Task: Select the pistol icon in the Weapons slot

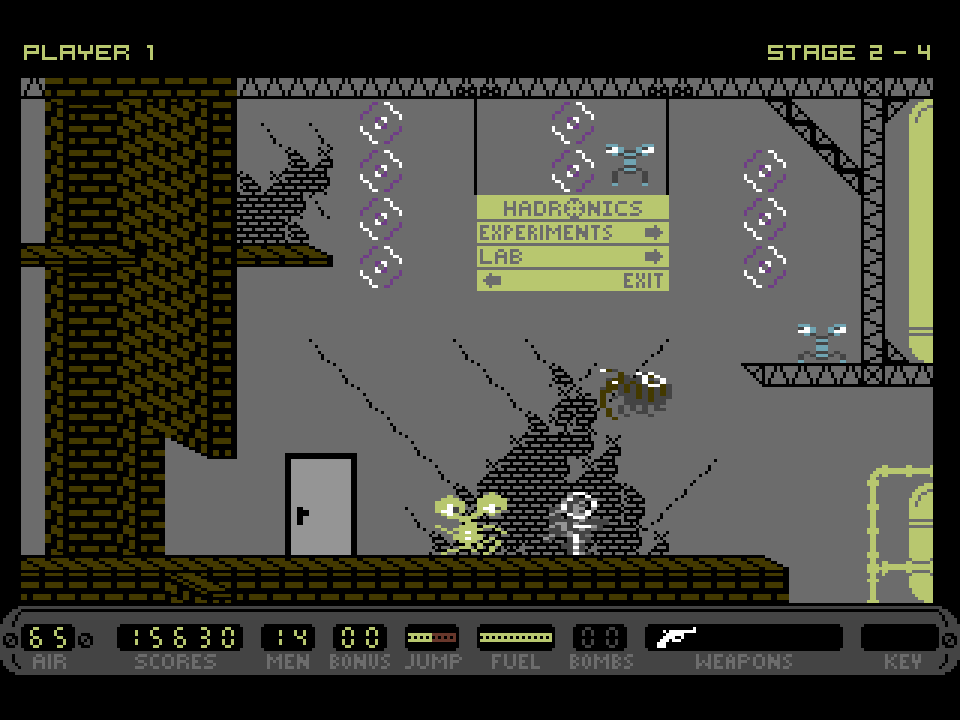Action: [x=676, y=637]
